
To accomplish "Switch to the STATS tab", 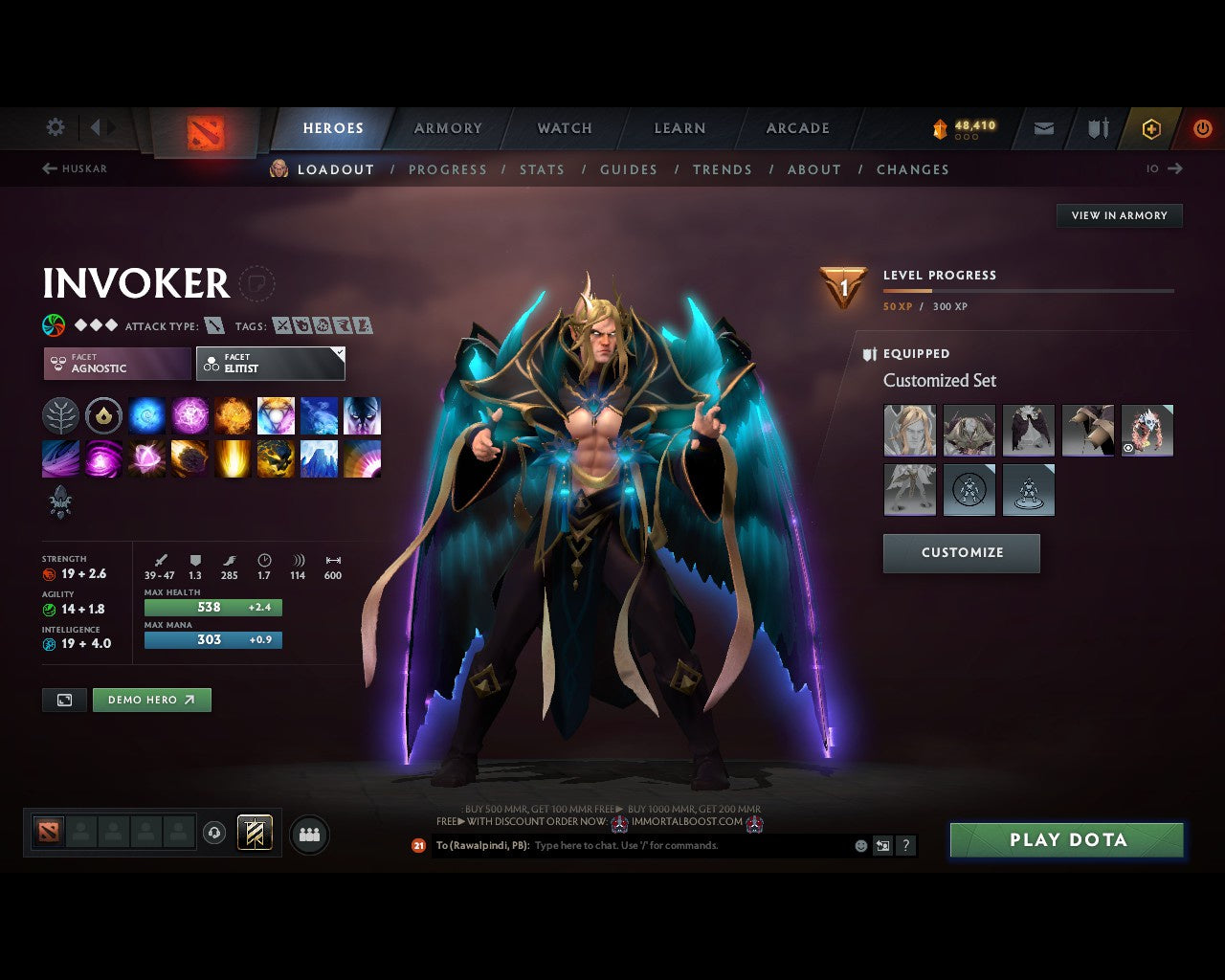I will tap(542, 169).
